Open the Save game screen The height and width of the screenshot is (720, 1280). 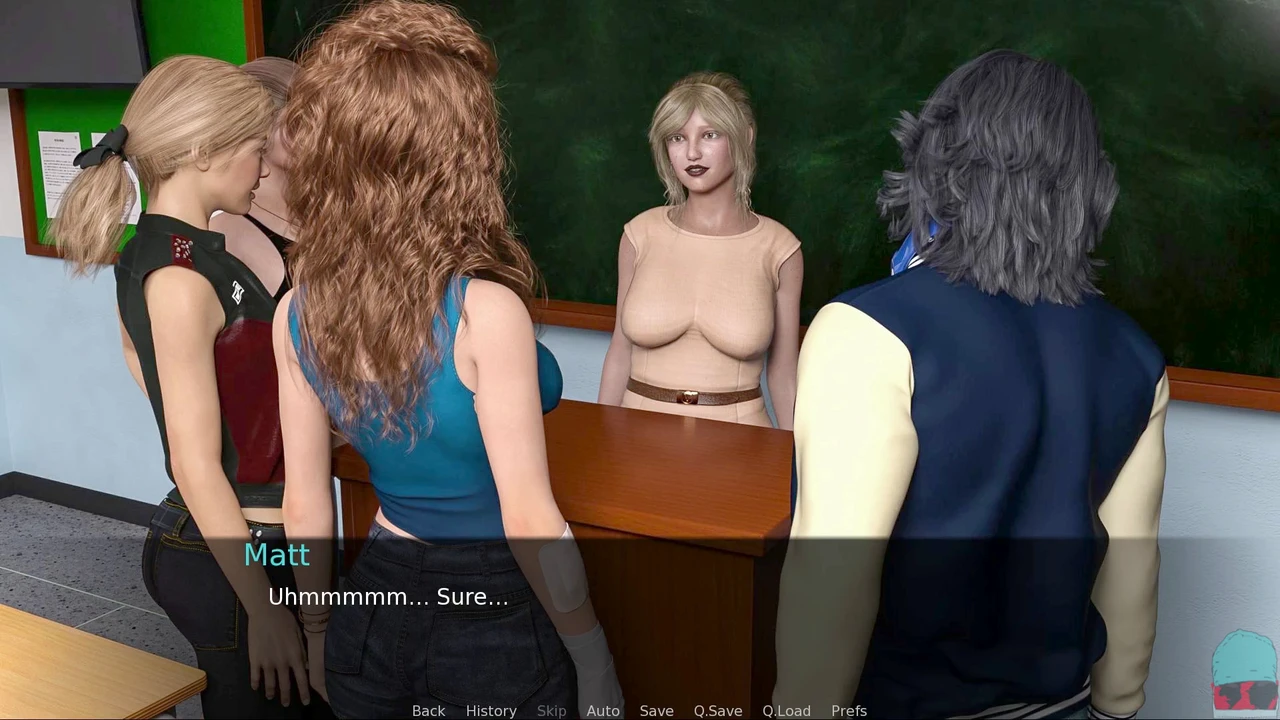pos(656,710)
